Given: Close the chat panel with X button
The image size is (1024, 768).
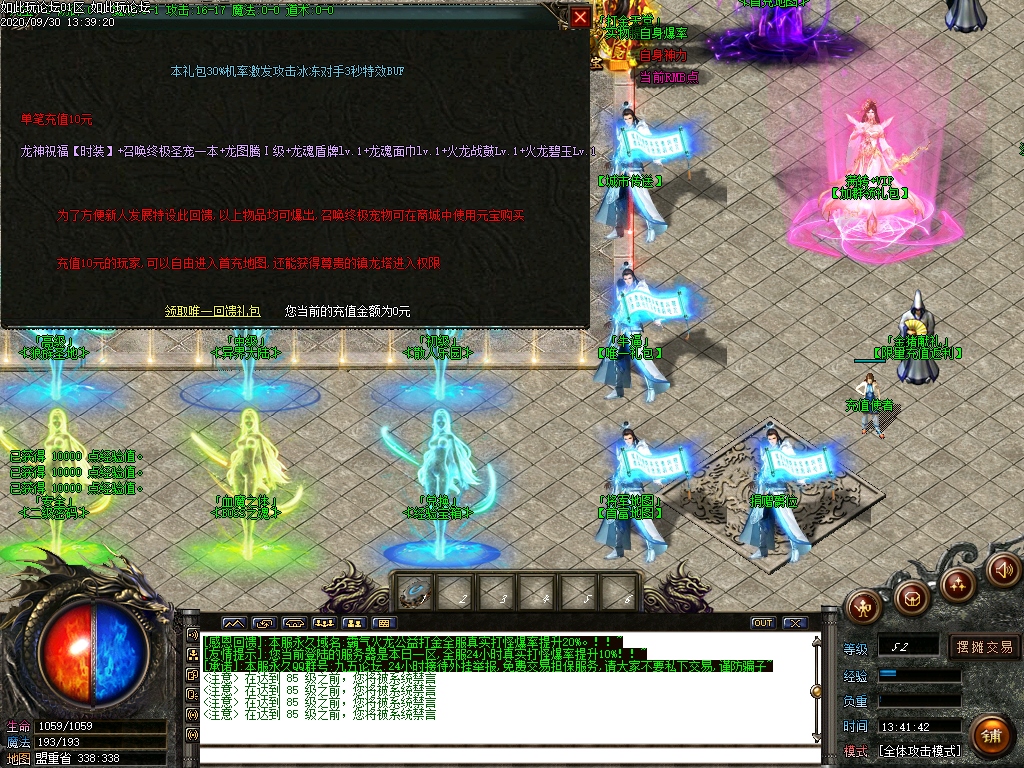Looking at the screenshot, I should pos(794,623).
